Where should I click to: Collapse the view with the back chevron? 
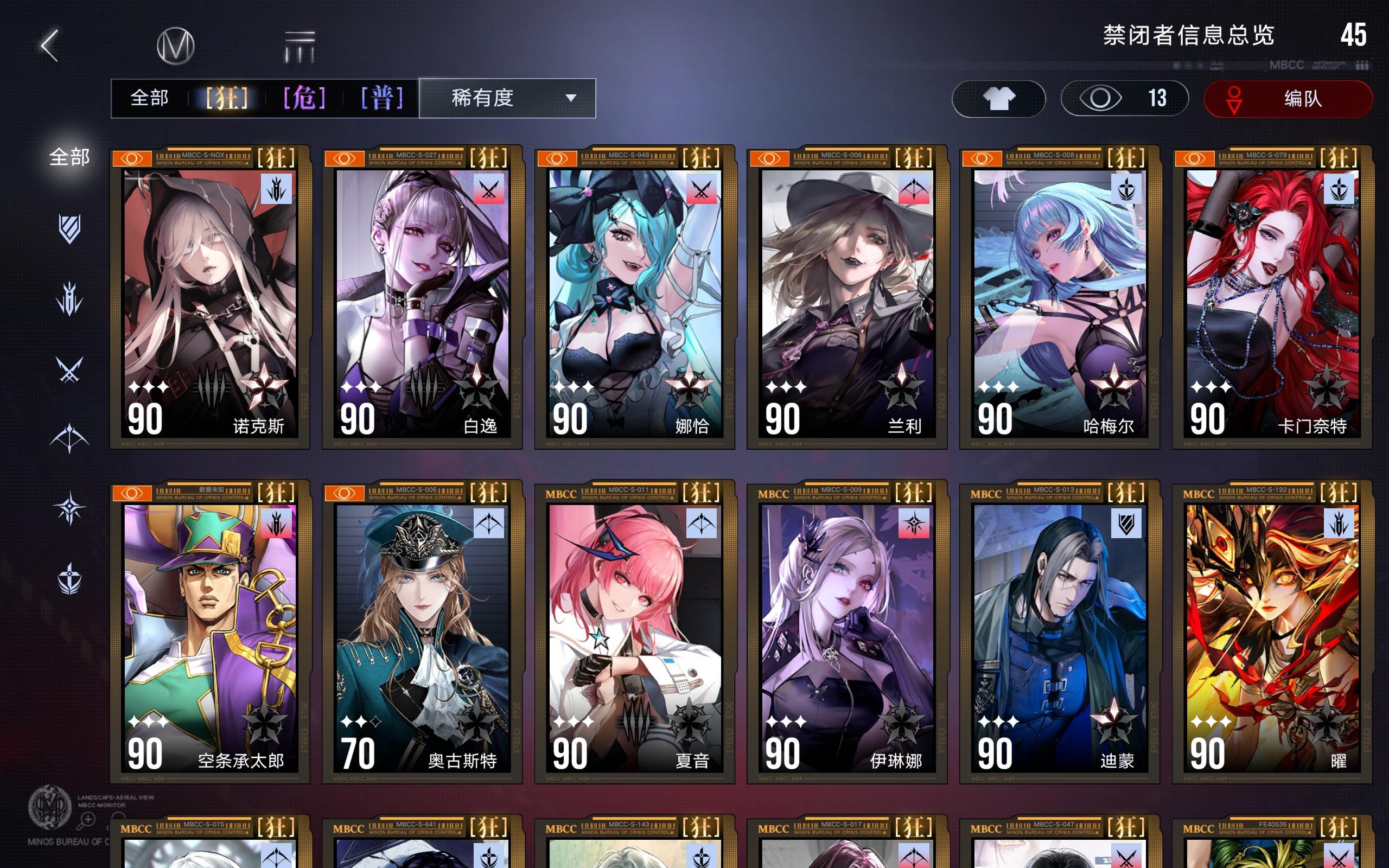coord(50,45)
